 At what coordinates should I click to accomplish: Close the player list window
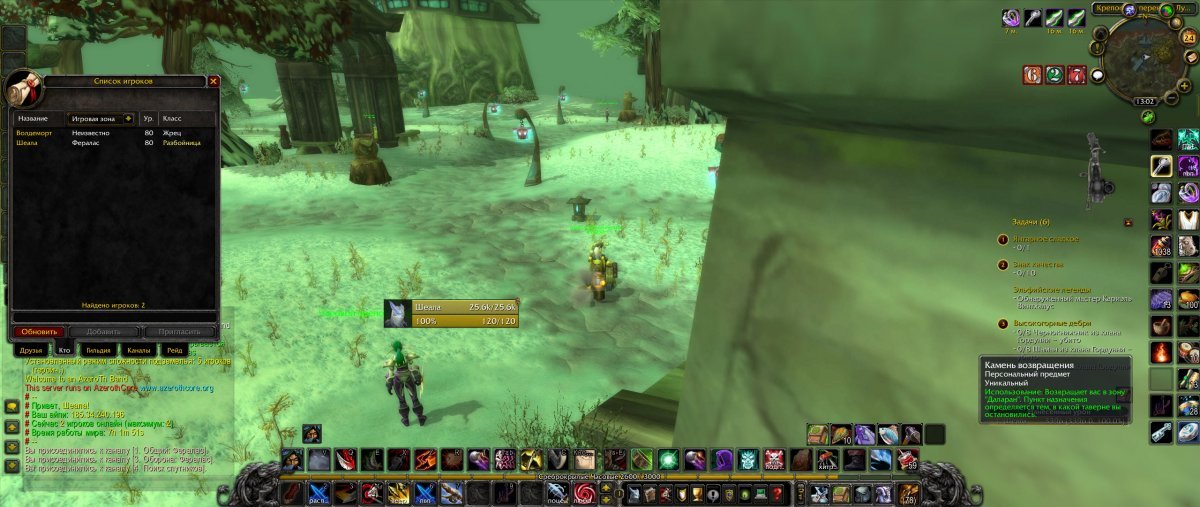213,81
